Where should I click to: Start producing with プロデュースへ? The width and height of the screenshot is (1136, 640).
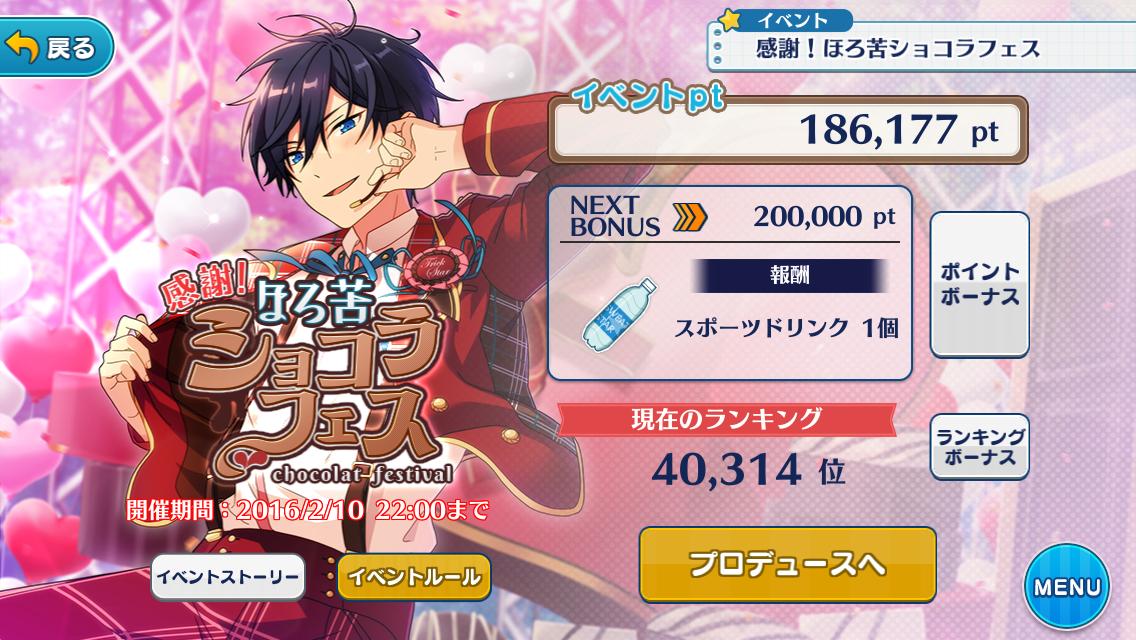(787, 565)
